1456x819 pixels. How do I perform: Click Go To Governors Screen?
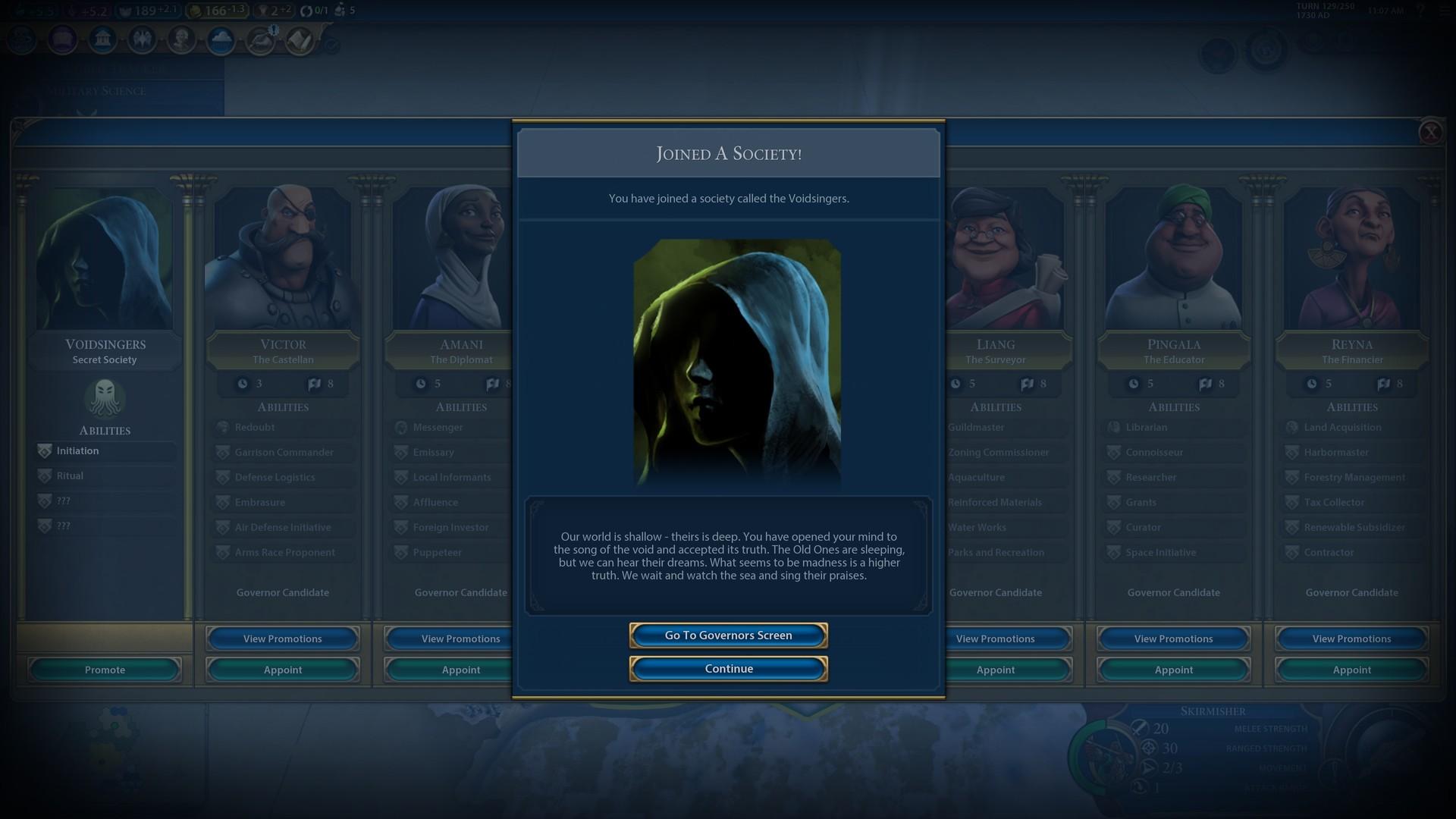(x=727, y=635)
